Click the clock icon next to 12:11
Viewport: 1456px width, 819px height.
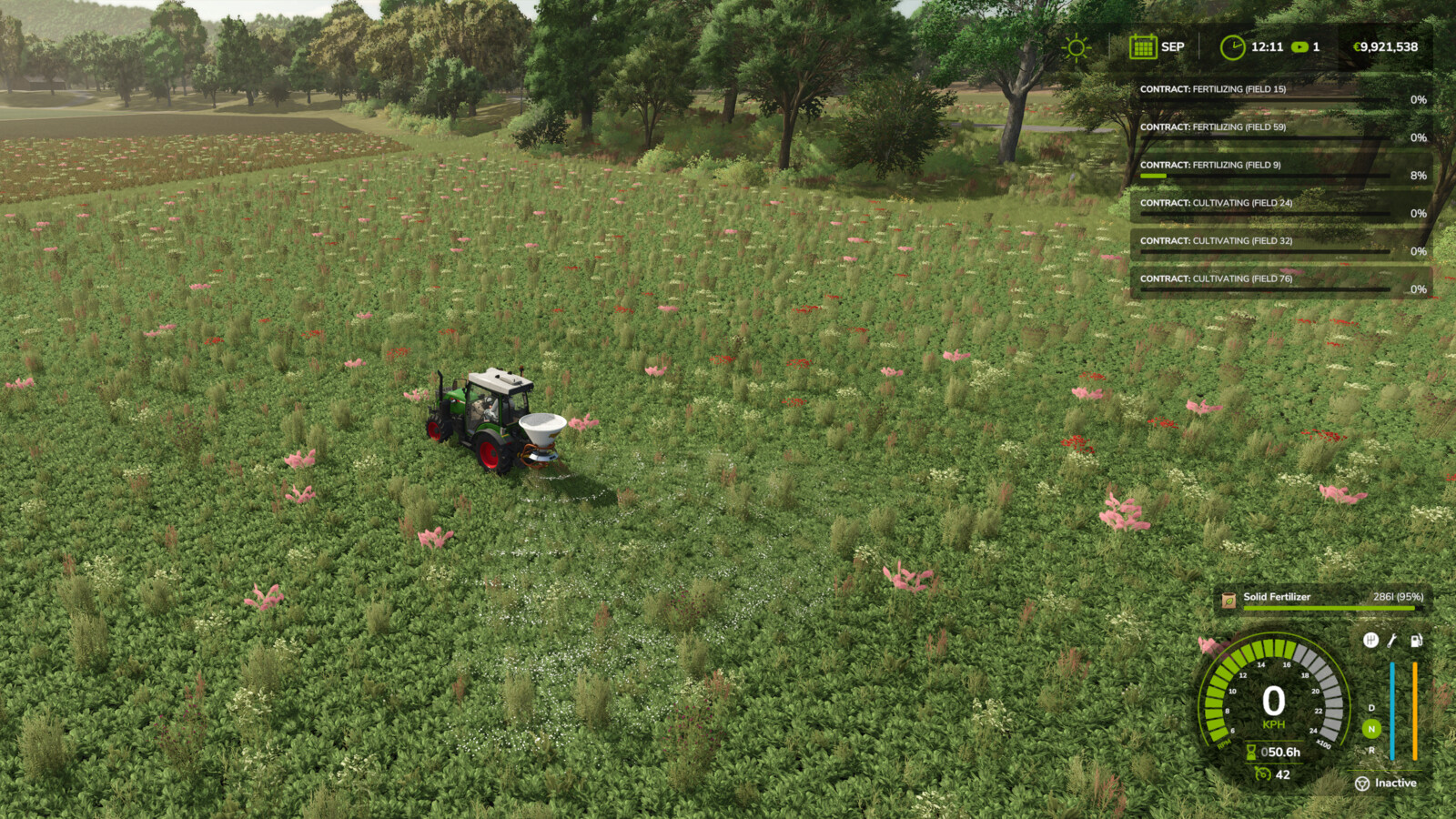(x=1234, y=46)
